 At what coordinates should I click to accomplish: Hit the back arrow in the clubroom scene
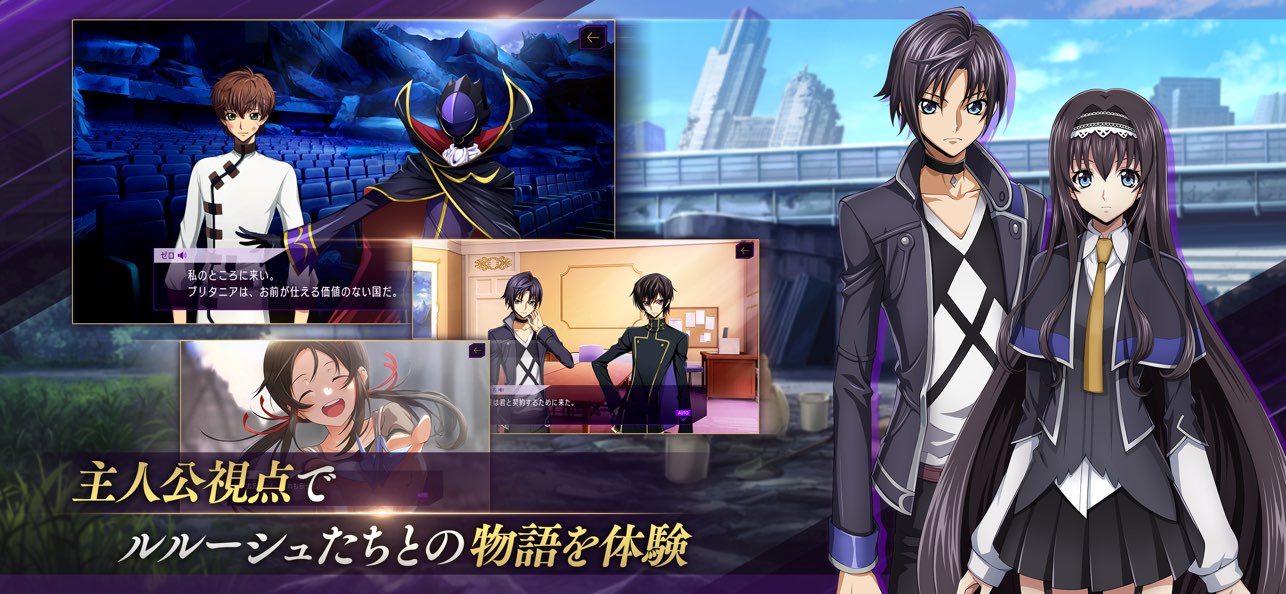tap(744, 251)
